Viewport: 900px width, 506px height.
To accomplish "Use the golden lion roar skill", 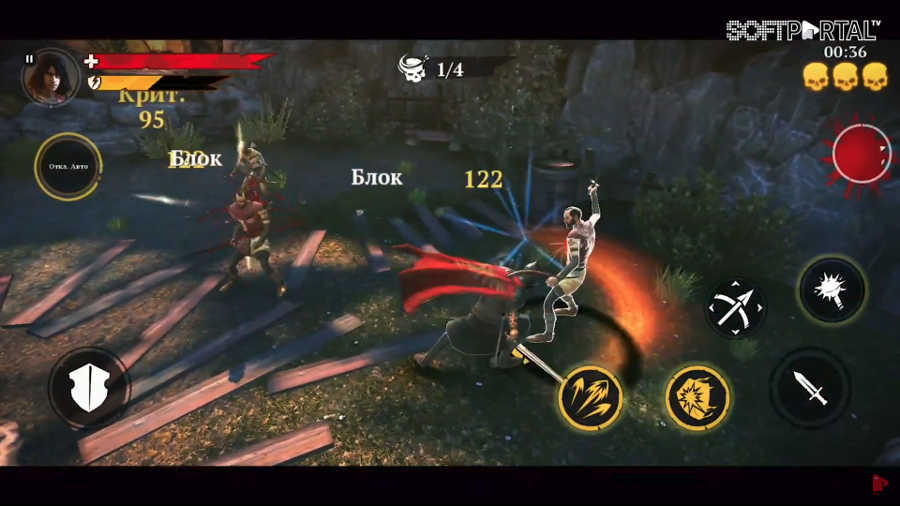I will [x=697, y=397].
